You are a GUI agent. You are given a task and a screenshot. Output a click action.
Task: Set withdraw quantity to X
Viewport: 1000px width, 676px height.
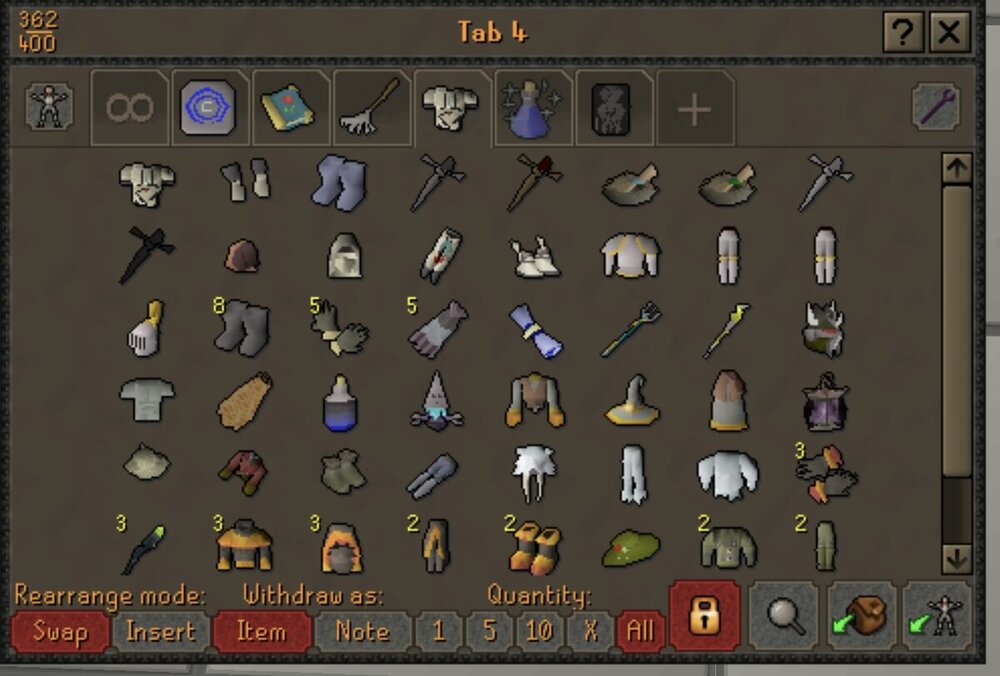click(589, 632)
